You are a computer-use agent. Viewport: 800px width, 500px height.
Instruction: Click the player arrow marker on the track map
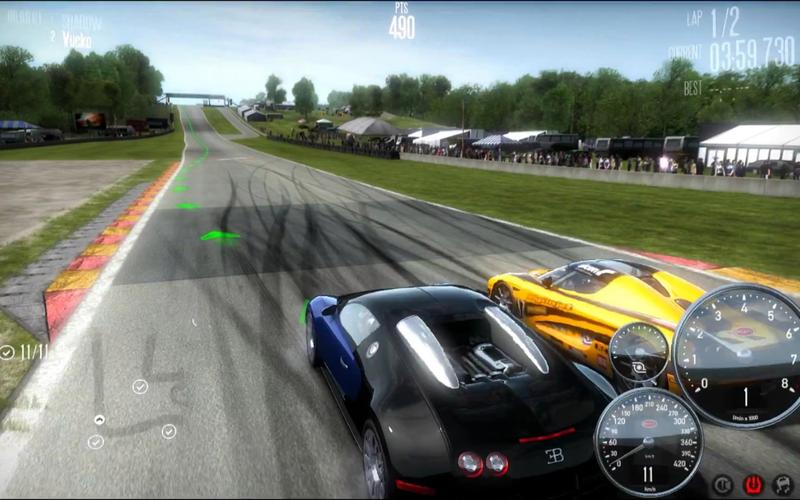[99, 420]
